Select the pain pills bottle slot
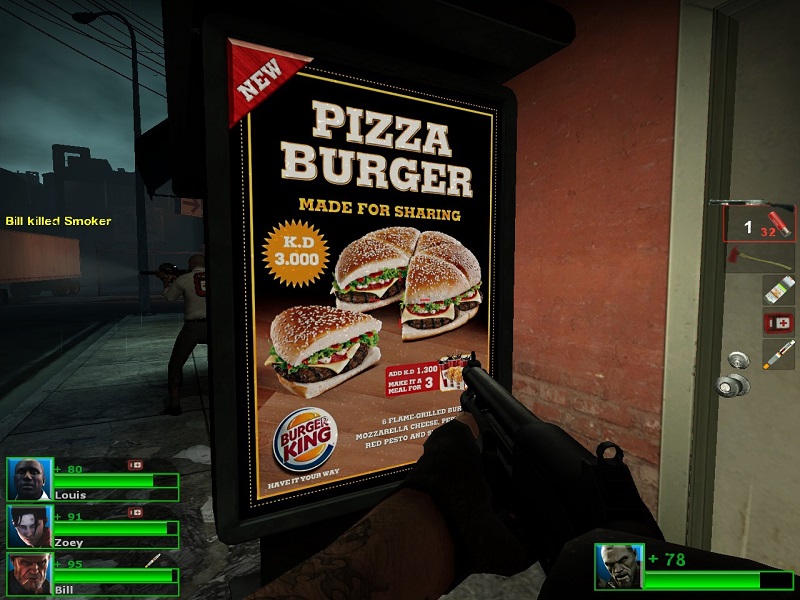800x600 pixels. pos(778,291)
